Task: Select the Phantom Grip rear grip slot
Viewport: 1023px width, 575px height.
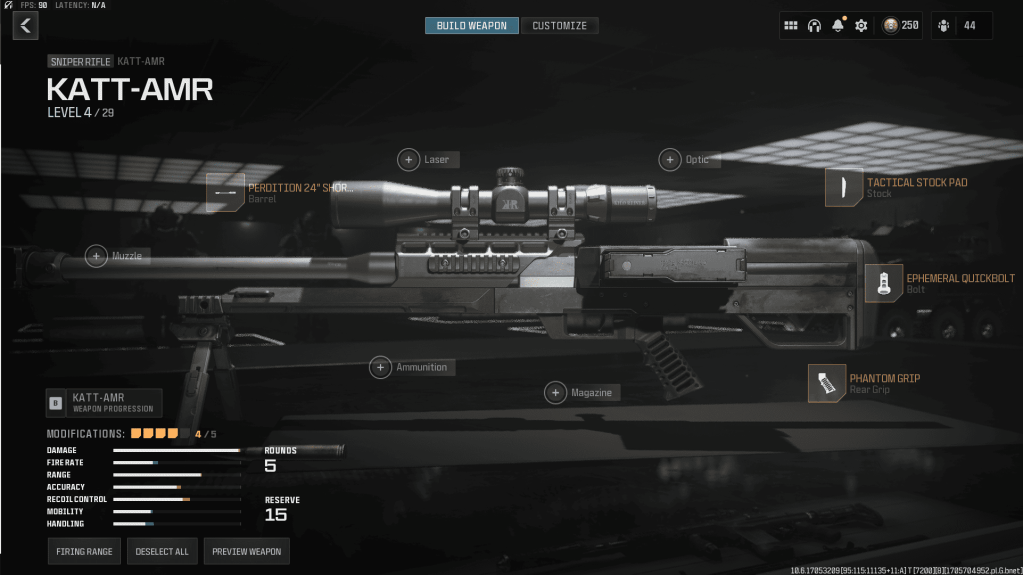Action: (827, 383)
